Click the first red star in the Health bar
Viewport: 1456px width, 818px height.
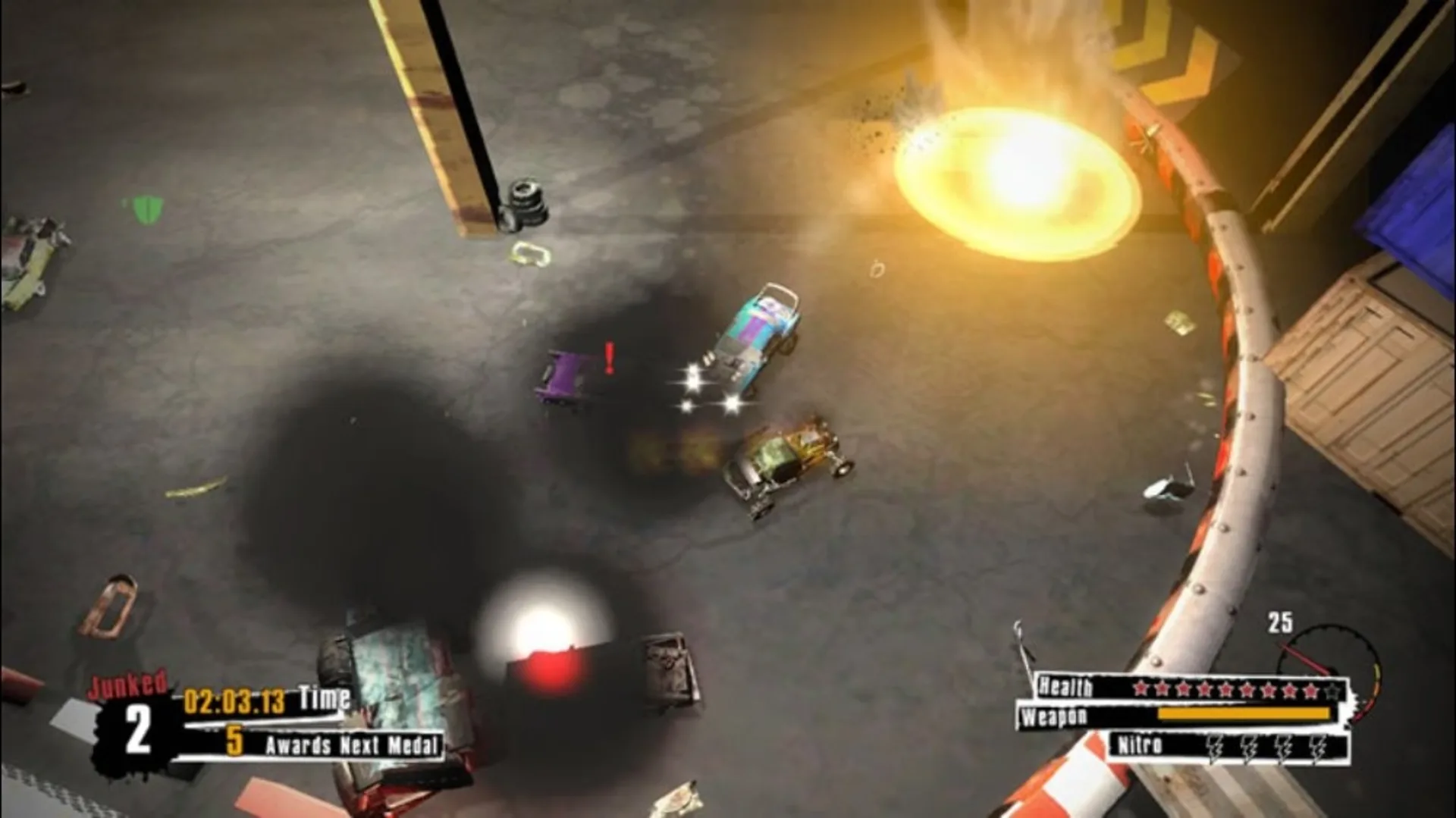[1140, 689]
